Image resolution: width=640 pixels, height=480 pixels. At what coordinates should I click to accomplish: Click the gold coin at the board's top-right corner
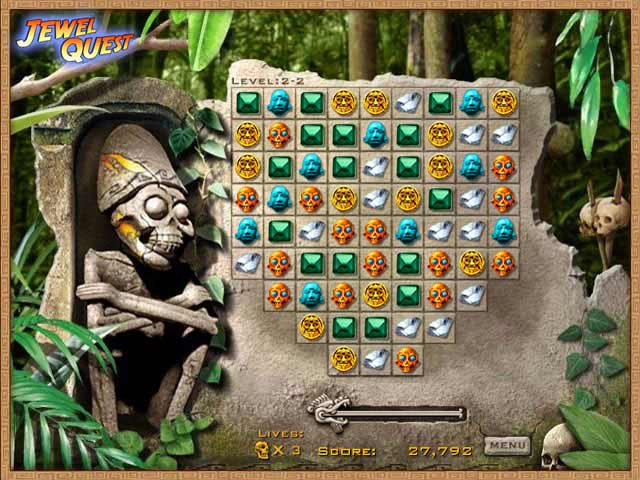tap(504, 102)
